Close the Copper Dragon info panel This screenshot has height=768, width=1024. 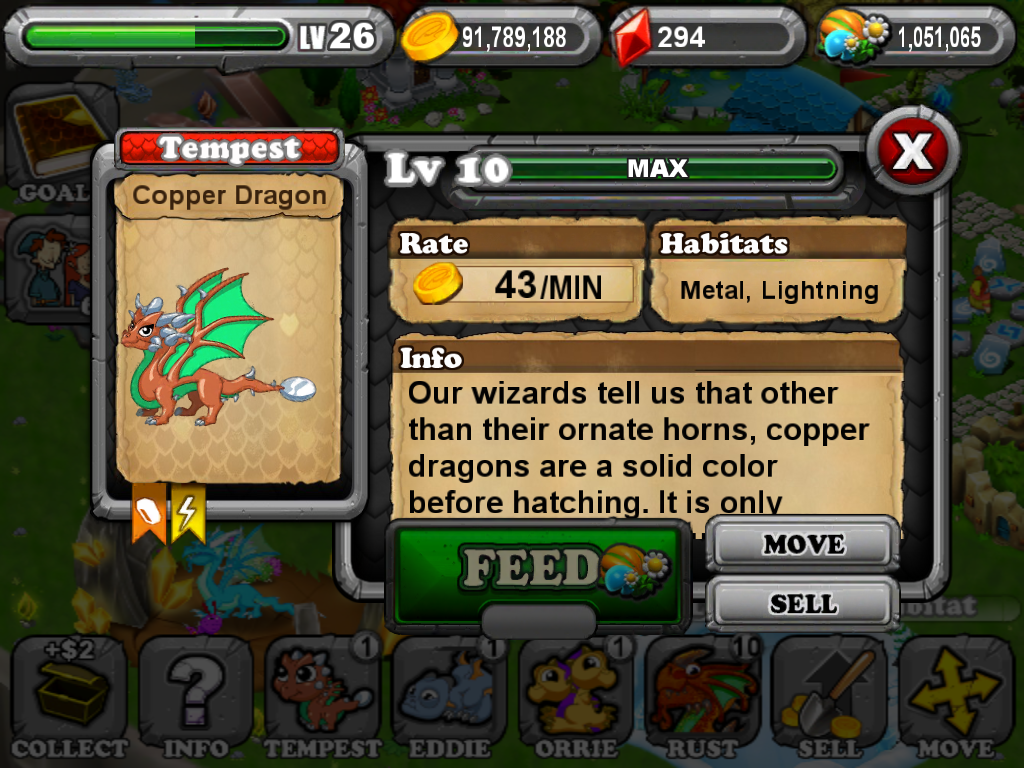tap(912, 152)
